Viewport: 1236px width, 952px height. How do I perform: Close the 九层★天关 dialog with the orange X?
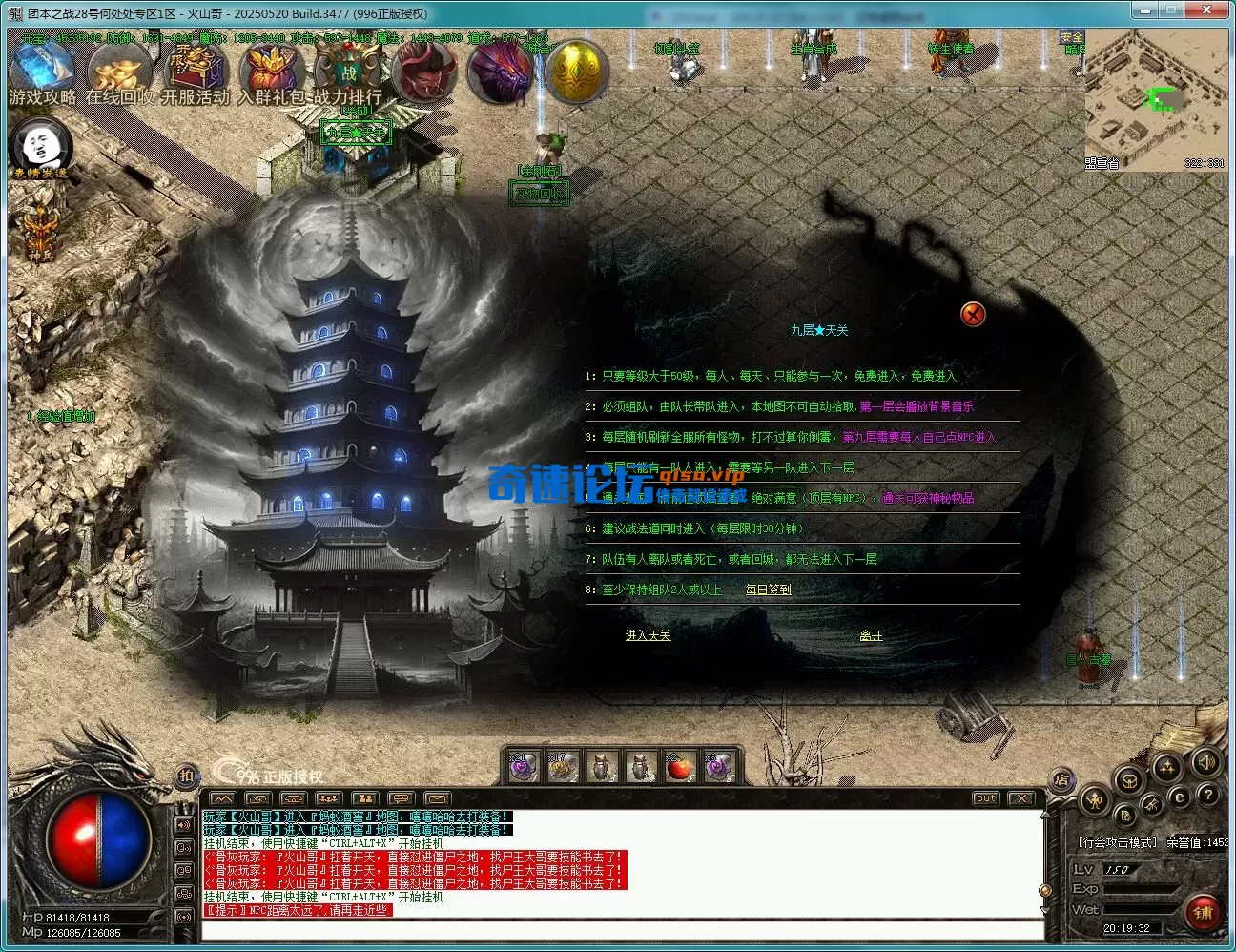(x=972, y=315)
